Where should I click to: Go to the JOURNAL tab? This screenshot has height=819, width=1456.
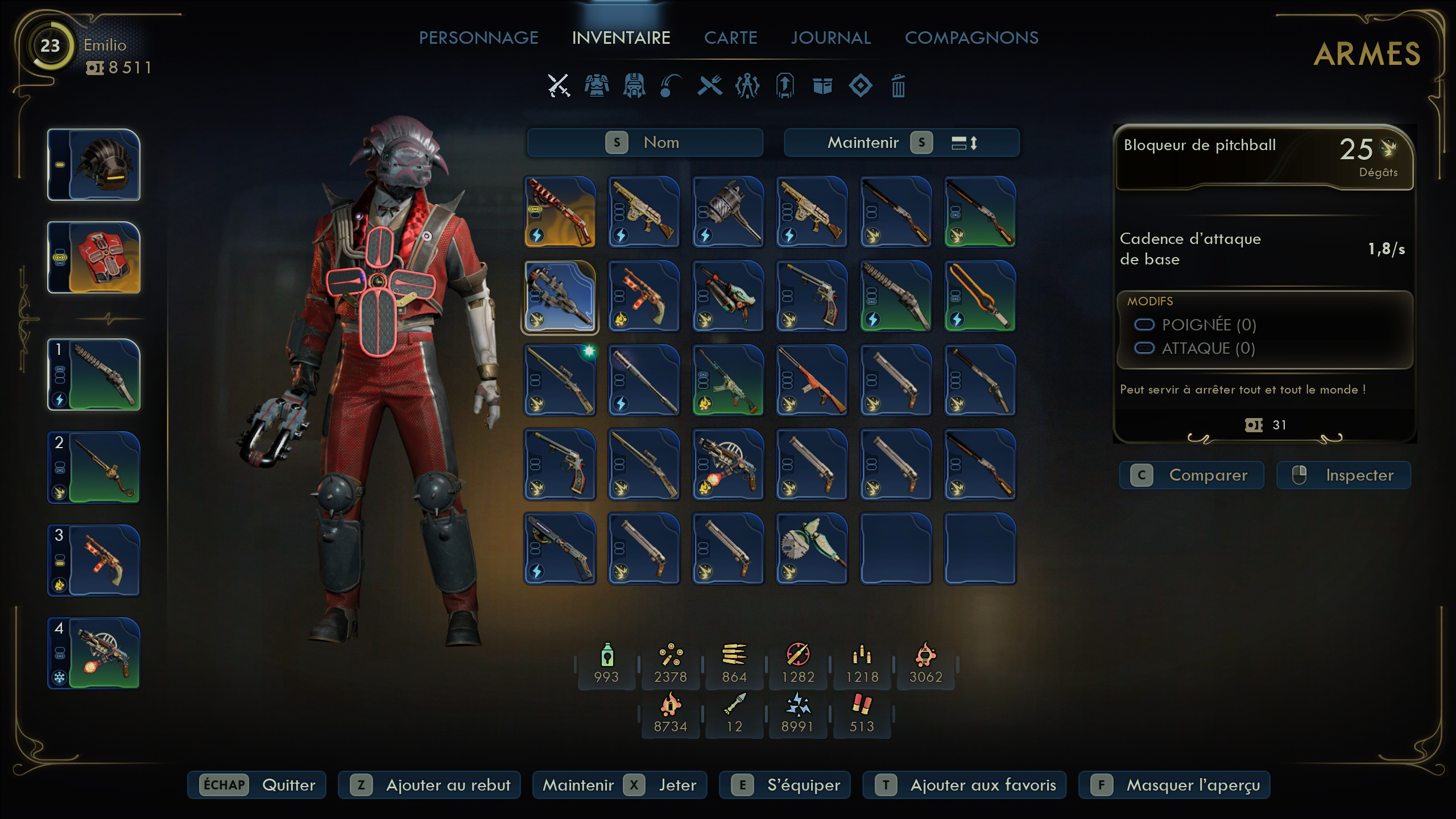click(x=830, y=38)
